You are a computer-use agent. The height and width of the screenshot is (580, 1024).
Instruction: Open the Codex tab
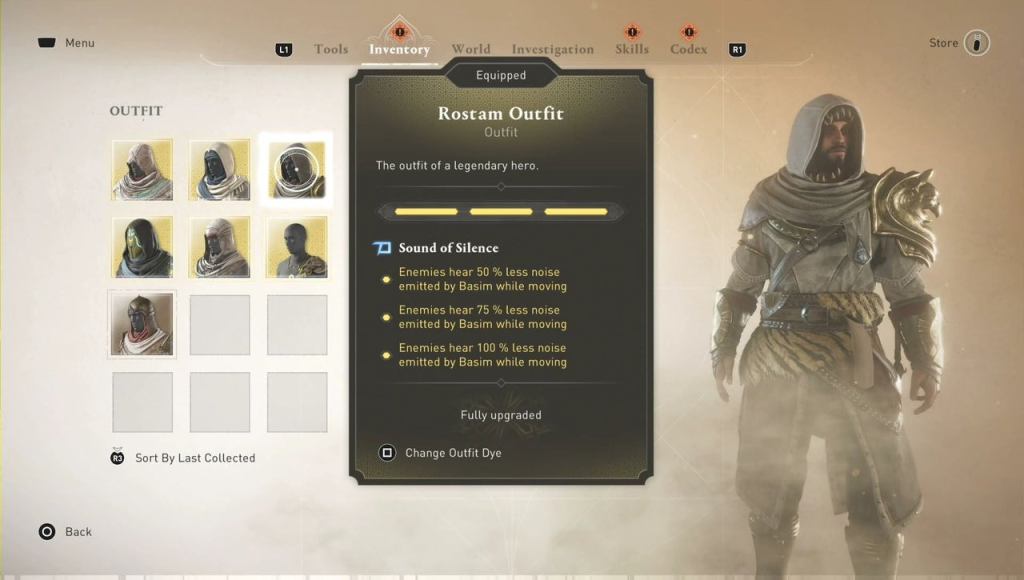point(689,49)
